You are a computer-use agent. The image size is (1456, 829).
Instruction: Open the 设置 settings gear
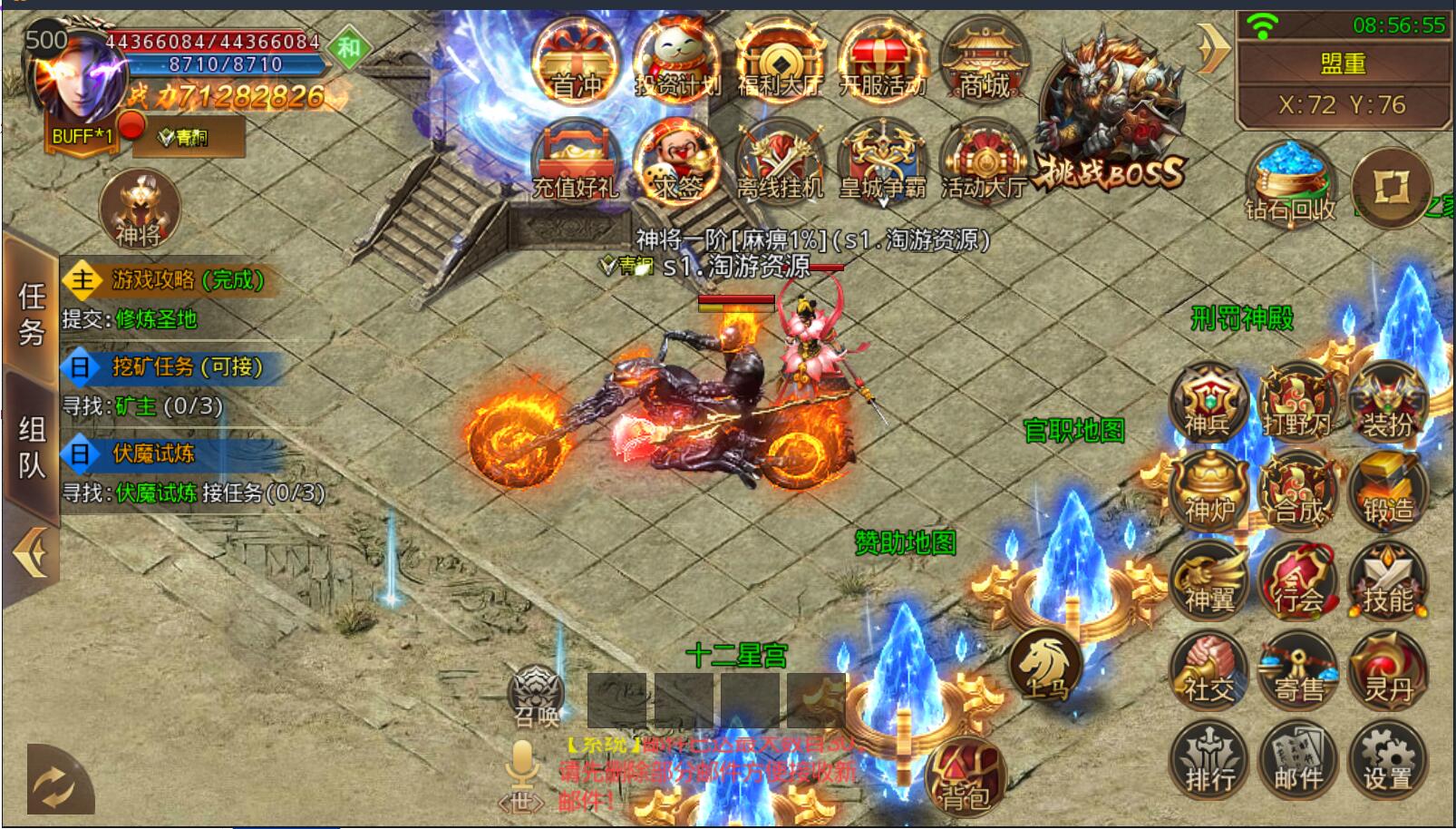tap(1387, 760)
